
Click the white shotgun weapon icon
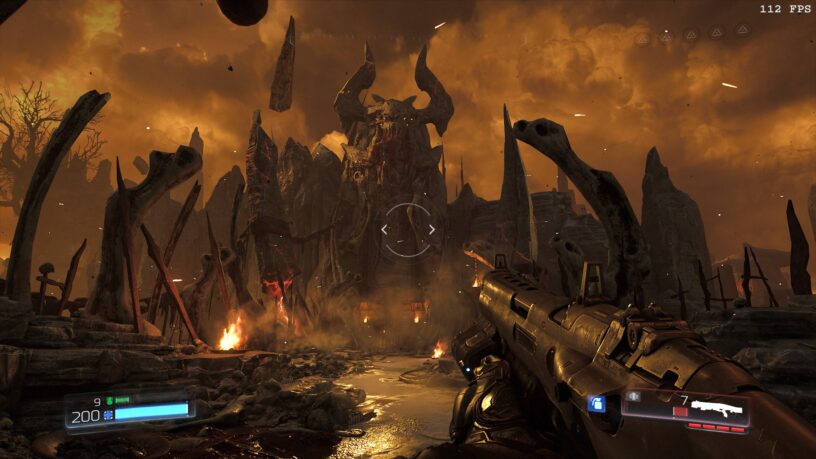click(x=718, y=408)
